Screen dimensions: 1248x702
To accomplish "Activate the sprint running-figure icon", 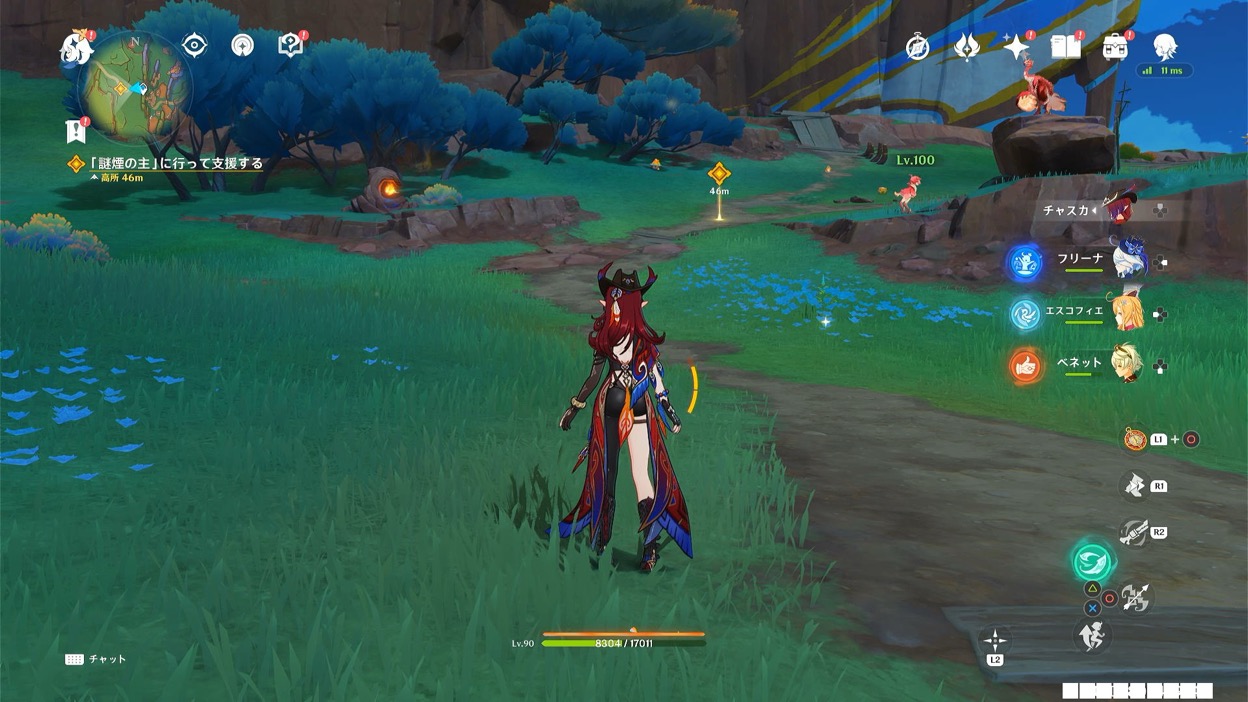I will (1092, 634).
